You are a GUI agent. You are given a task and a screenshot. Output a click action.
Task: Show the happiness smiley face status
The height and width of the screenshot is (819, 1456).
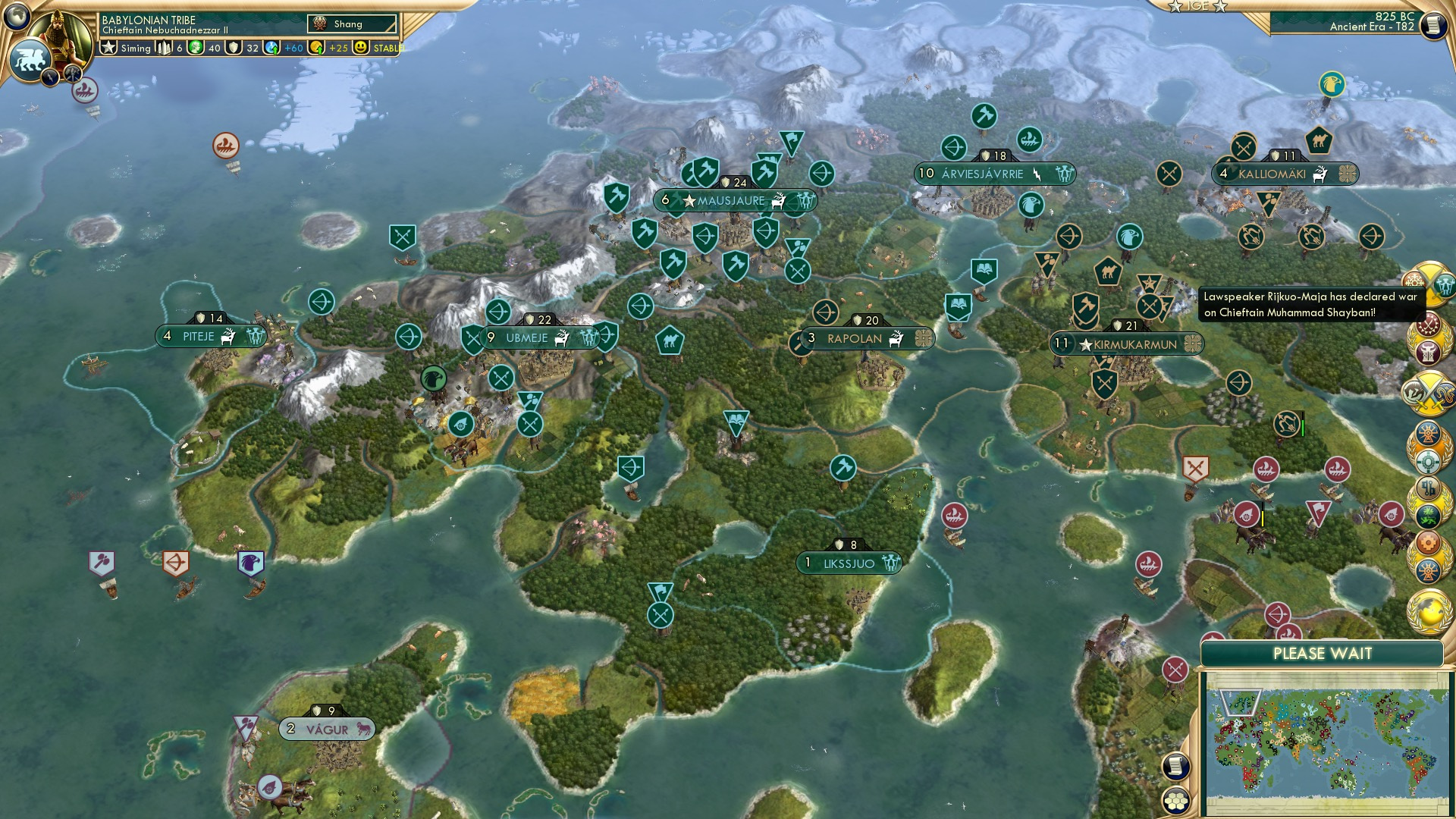[x=361, y=48]
